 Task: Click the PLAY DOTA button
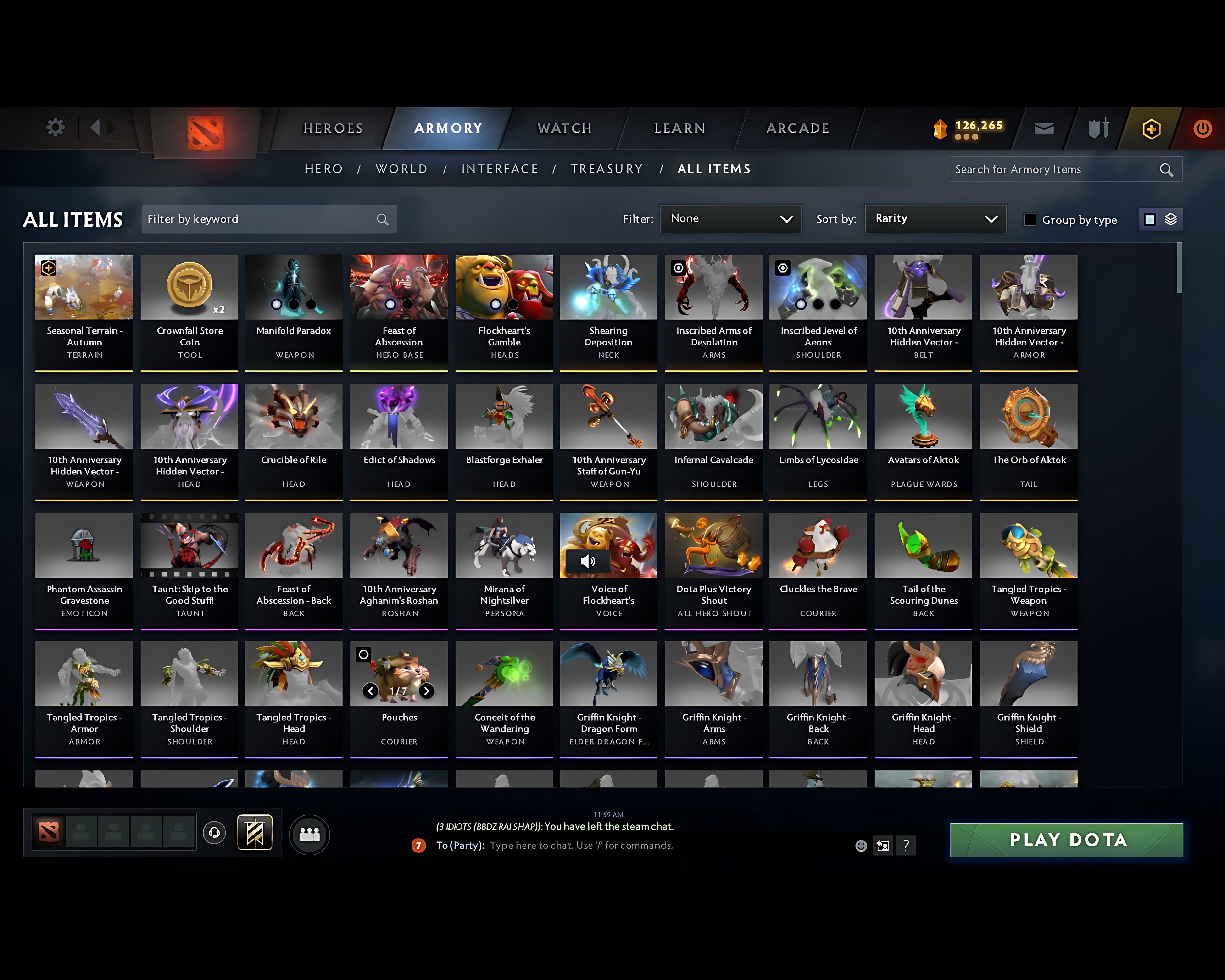click(x=1066, y=840)
